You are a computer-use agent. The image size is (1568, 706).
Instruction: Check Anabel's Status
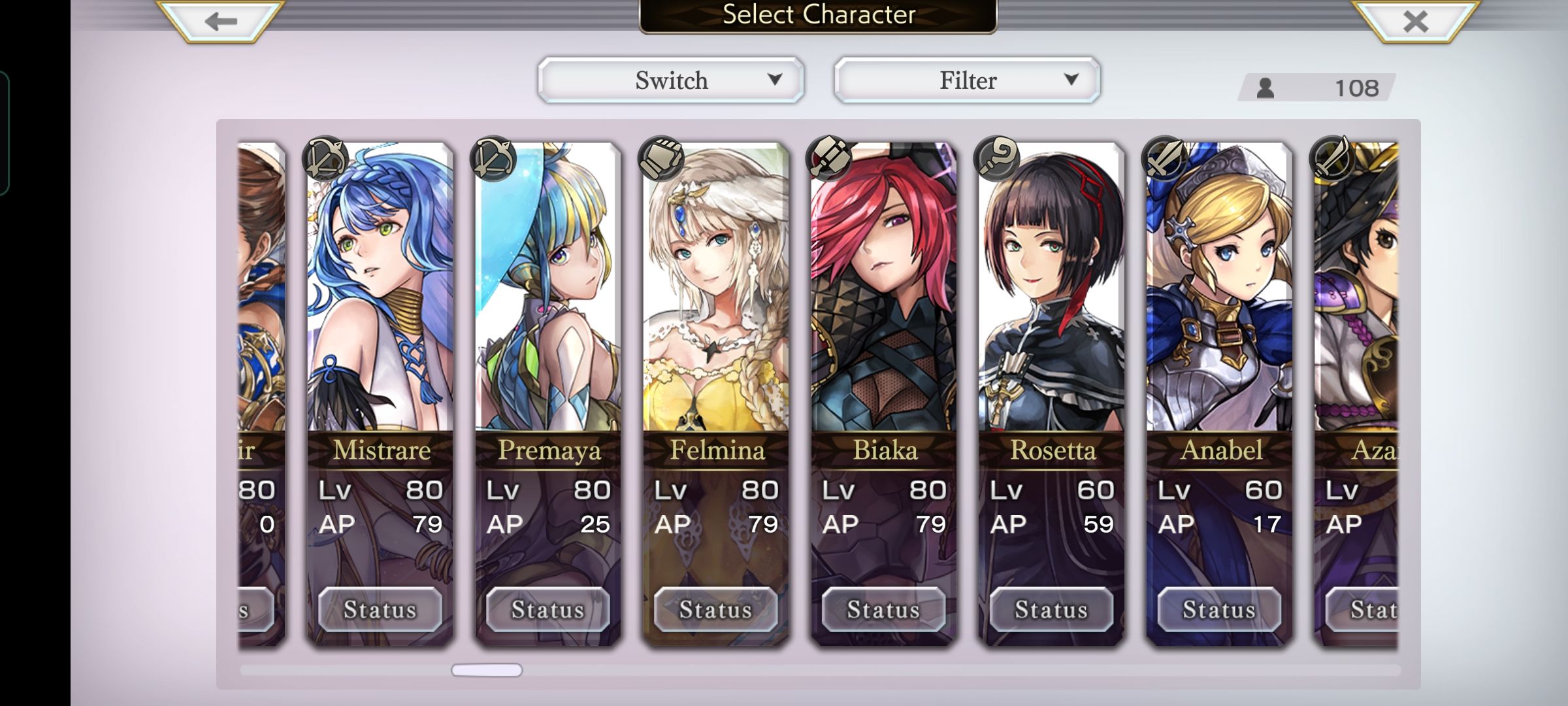tap(1219, 609)
